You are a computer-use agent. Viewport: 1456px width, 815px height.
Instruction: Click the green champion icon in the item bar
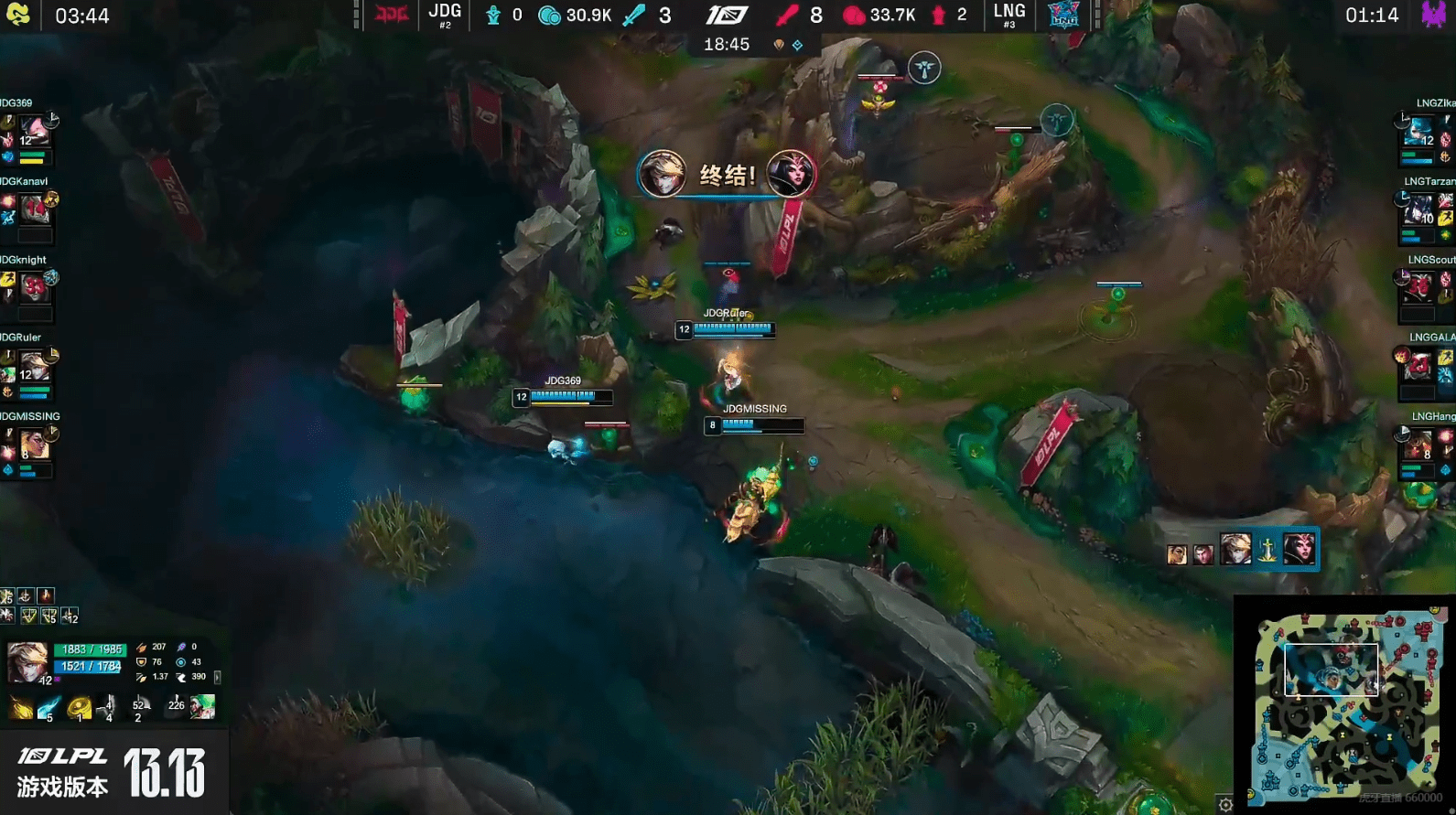click(x=203, y=706)
